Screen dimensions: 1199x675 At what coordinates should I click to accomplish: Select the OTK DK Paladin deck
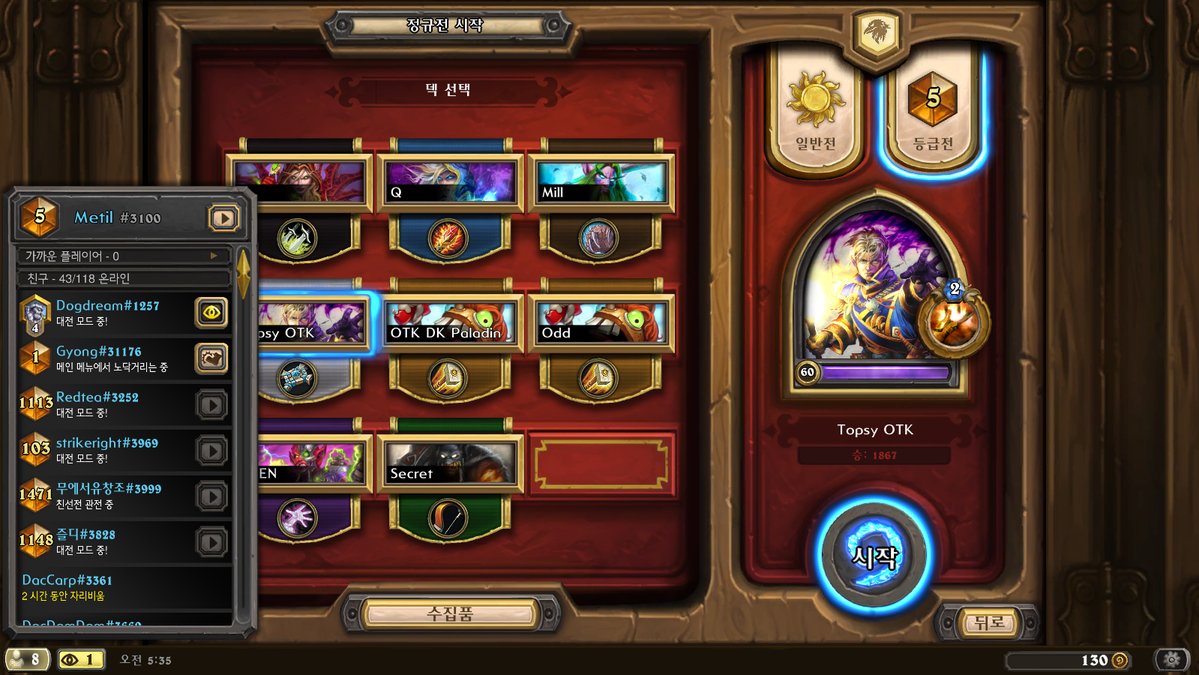pos(449,323)
